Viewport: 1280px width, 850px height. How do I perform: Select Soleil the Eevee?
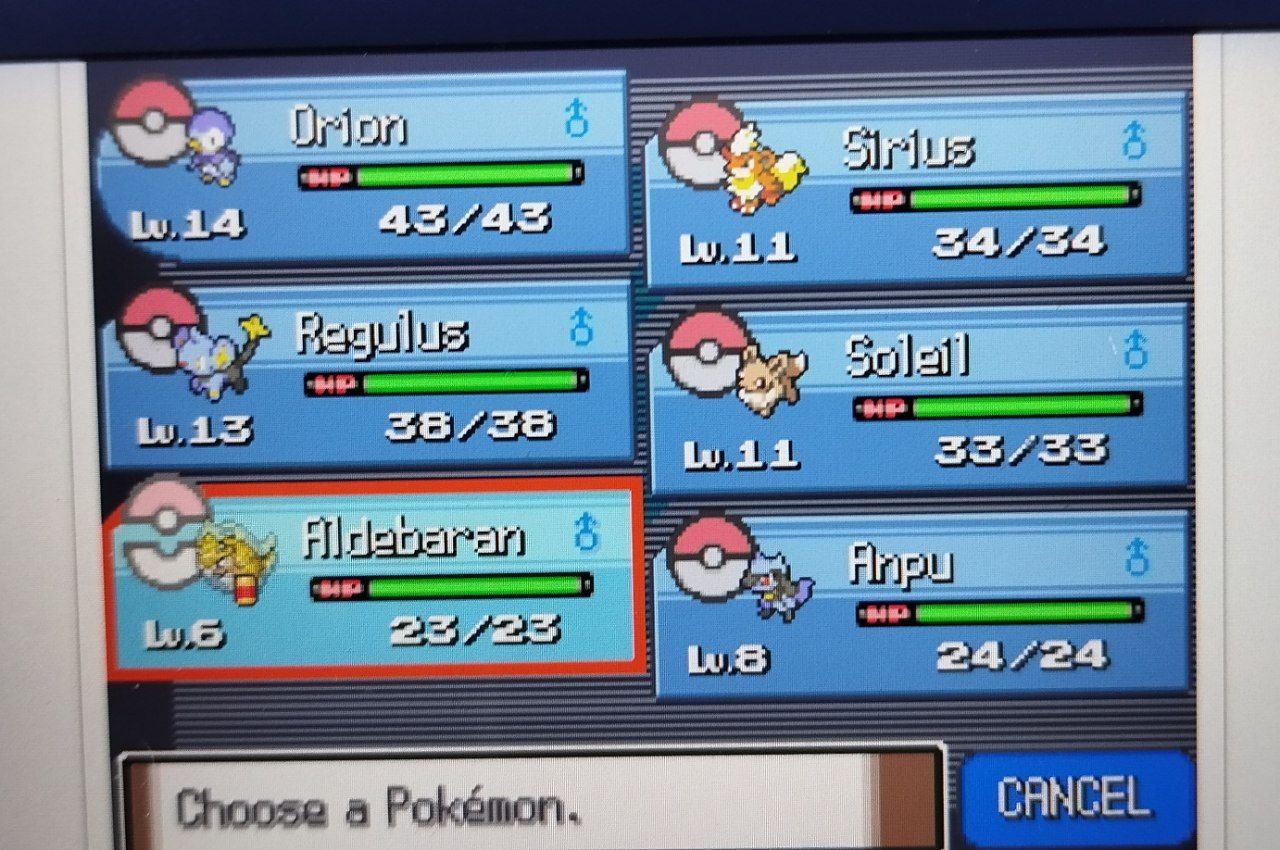(x=920, y=400)
